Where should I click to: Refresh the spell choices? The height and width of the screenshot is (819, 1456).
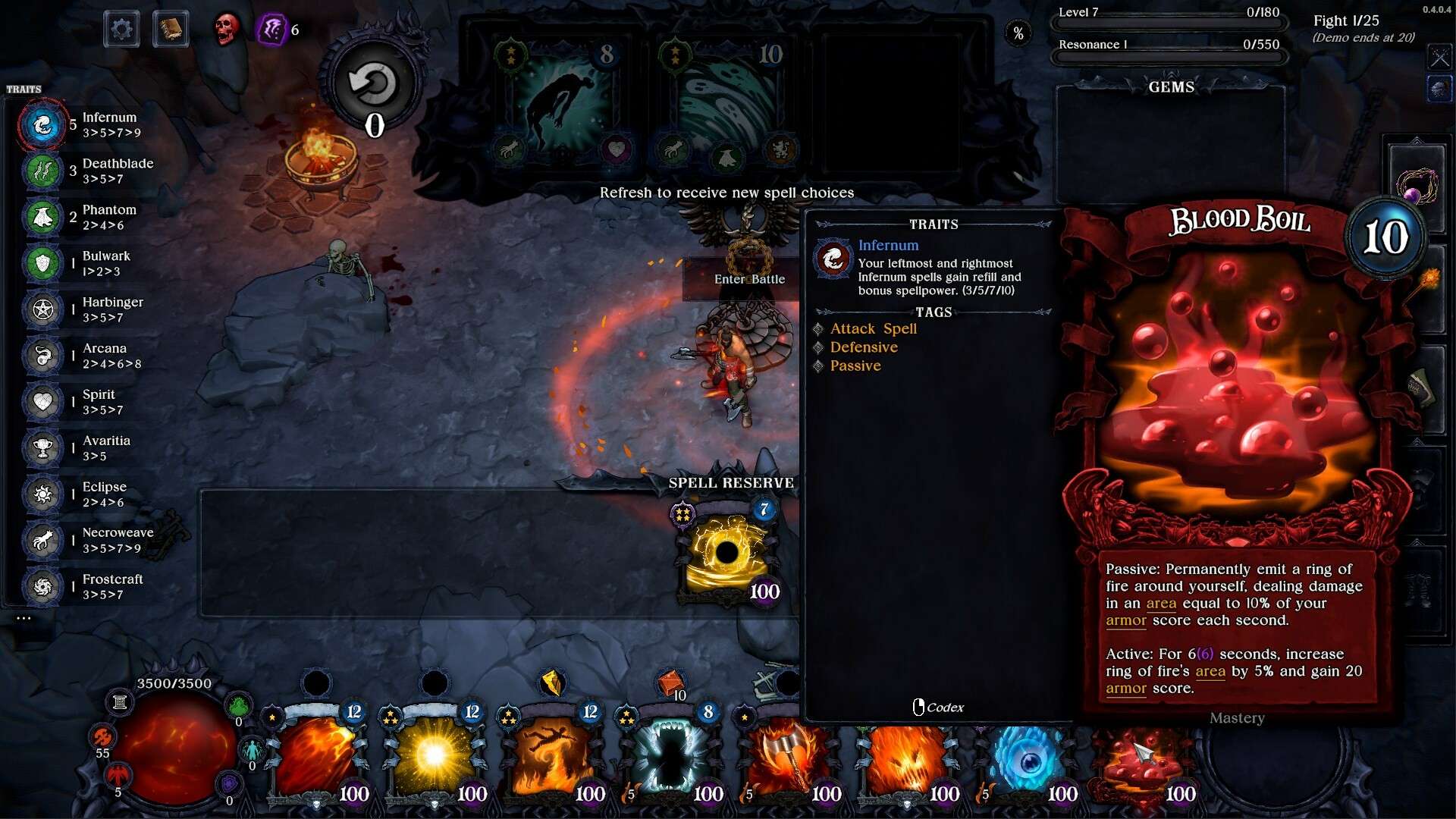372,85
